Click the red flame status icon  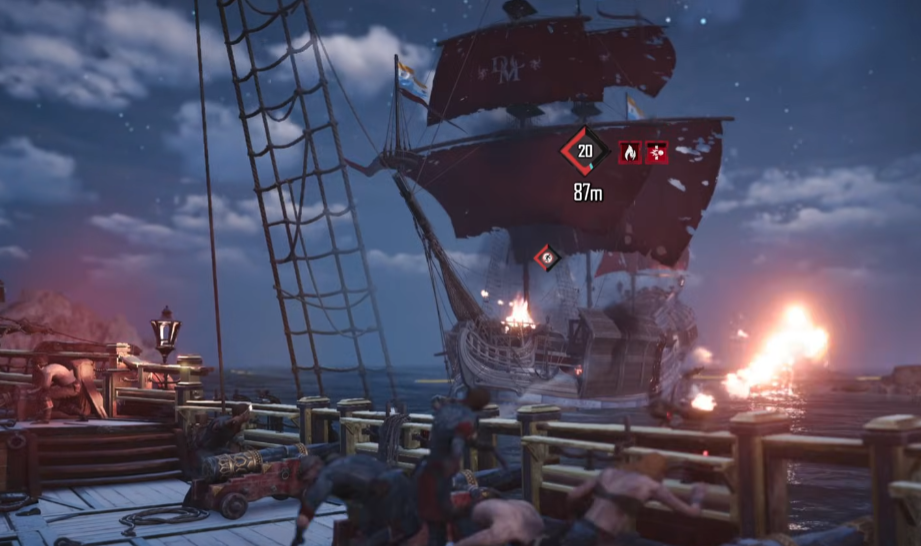click(630, 152)
